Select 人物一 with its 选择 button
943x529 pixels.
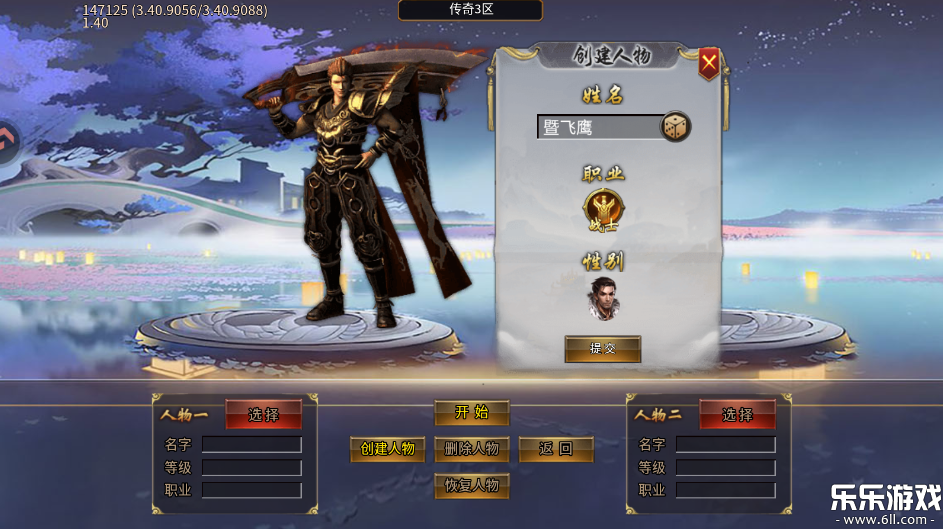[263, 414]
